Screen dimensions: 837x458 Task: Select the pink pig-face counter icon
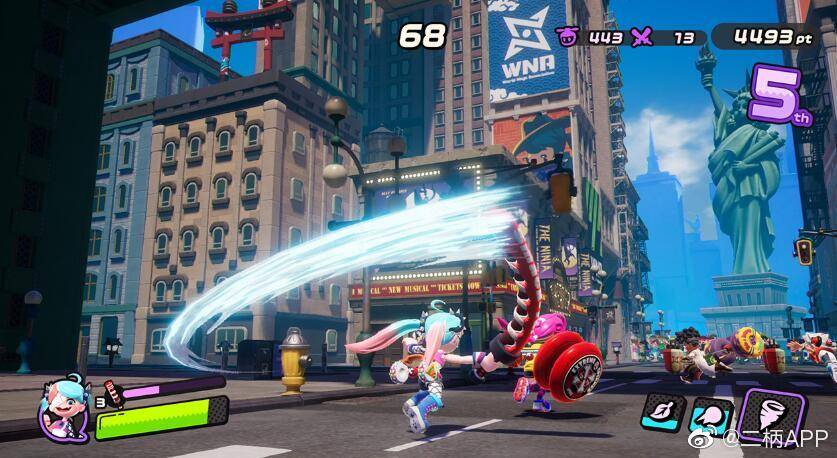click(567, 38)
